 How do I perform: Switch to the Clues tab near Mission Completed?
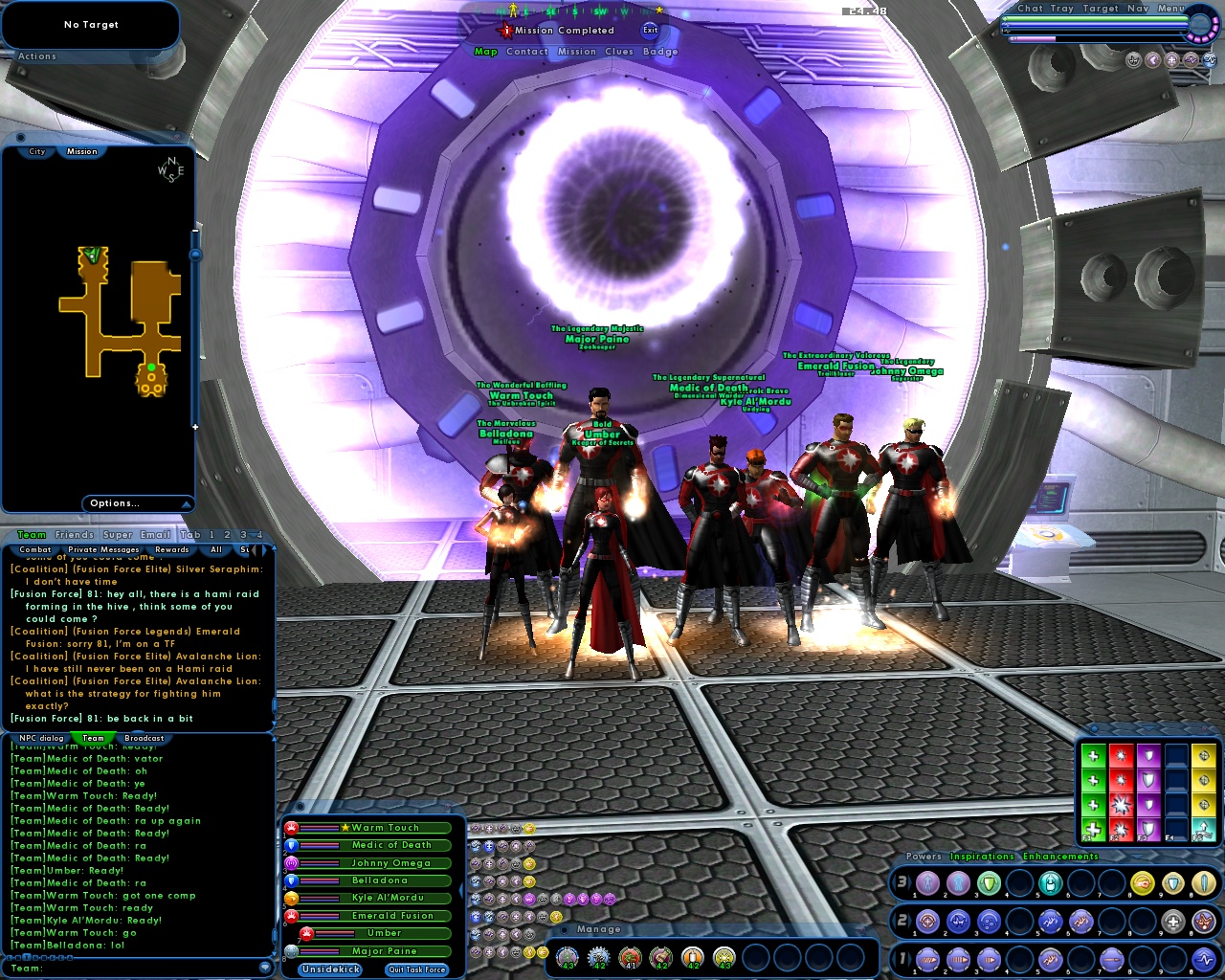[x=619, y=52]
